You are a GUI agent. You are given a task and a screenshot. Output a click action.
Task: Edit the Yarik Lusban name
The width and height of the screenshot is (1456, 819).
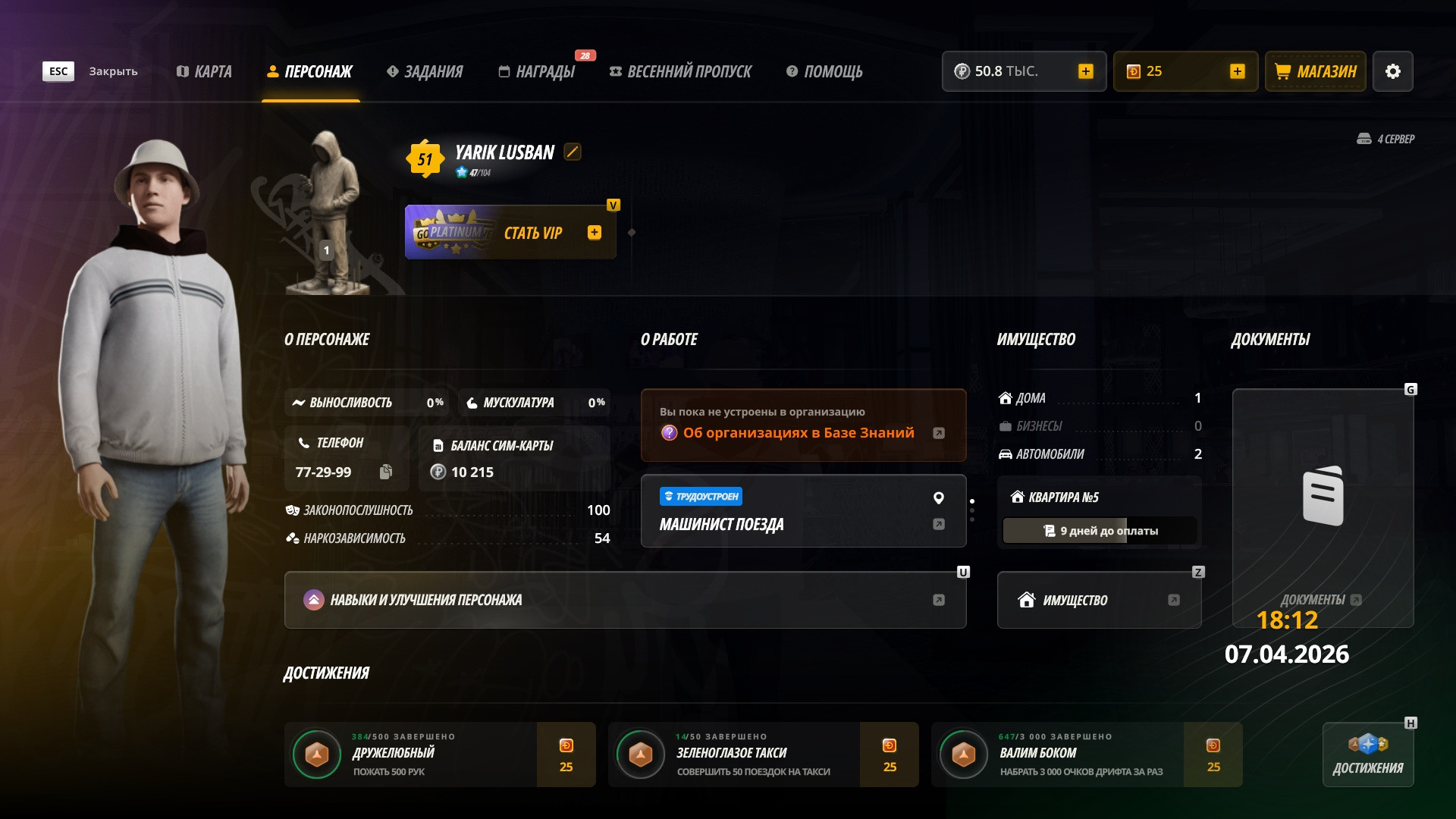[573, 152]
